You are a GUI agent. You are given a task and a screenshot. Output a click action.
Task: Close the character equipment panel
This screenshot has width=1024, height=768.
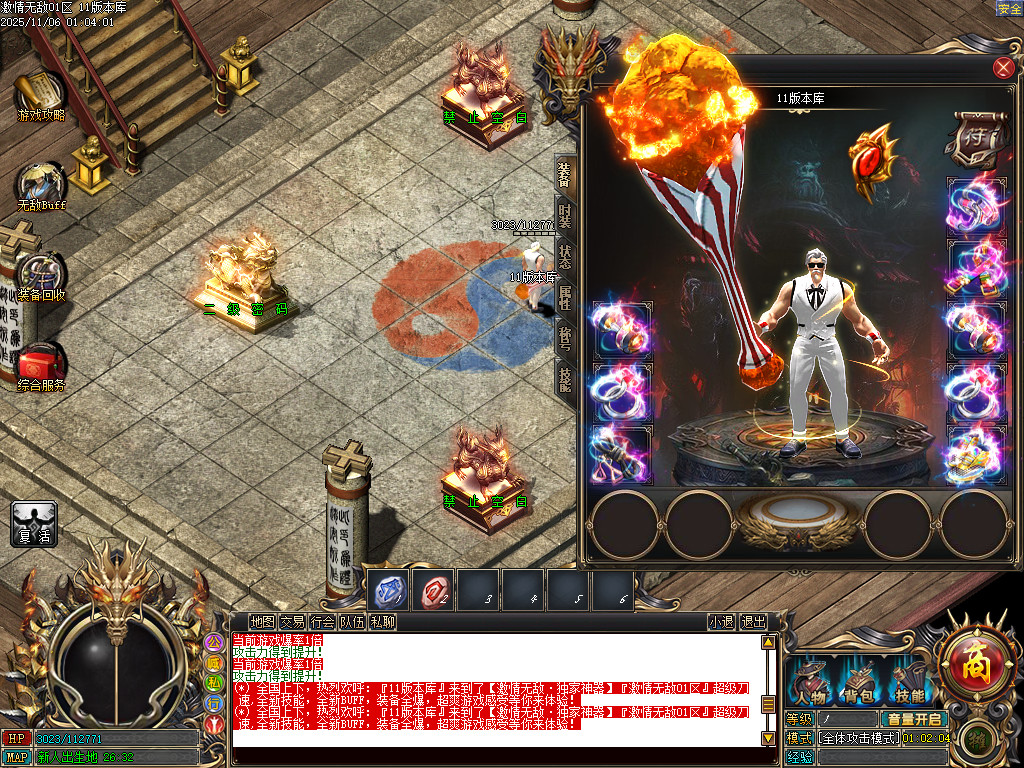point(1003,68)
